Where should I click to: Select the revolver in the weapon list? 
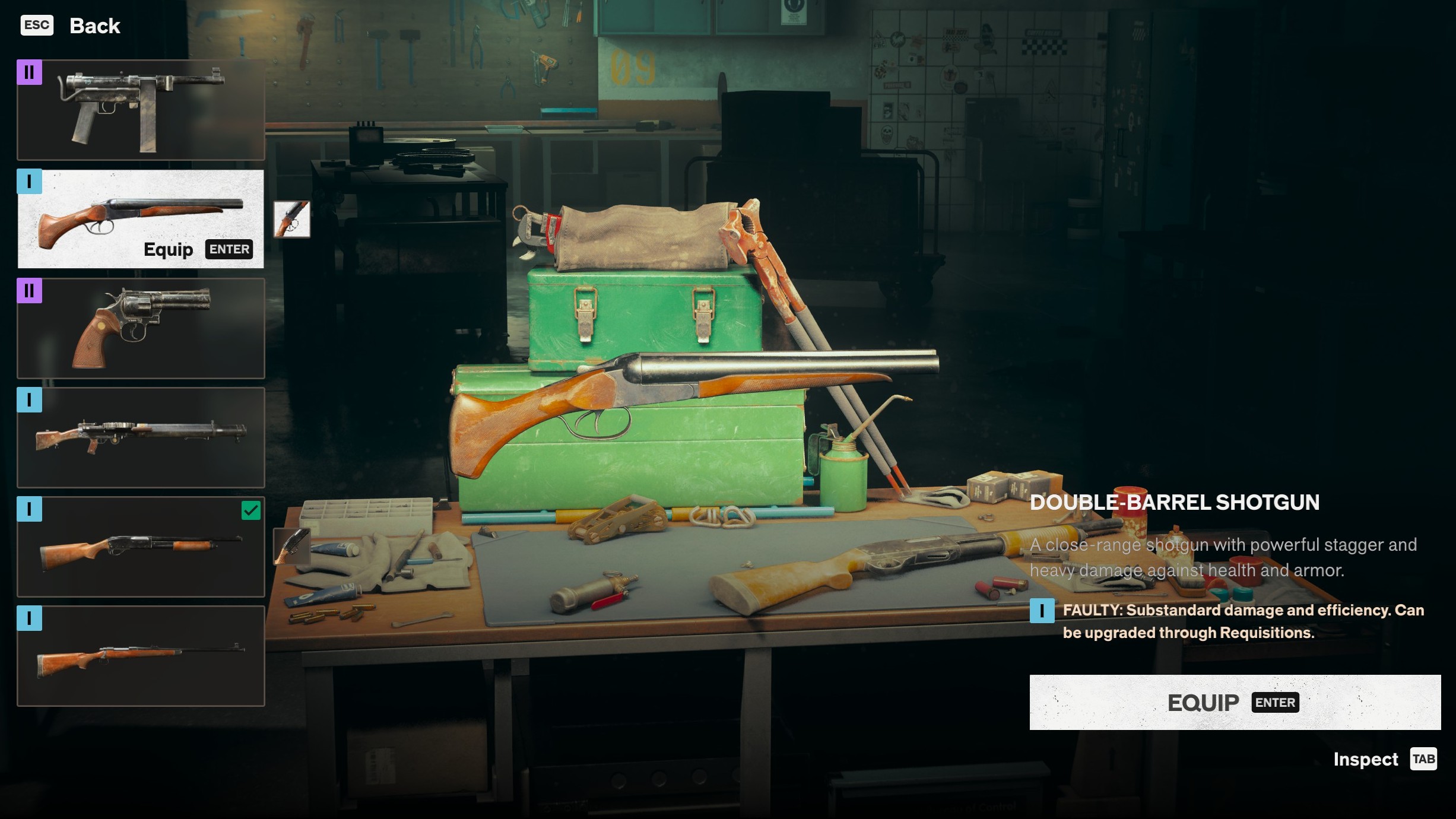(141, 328)
